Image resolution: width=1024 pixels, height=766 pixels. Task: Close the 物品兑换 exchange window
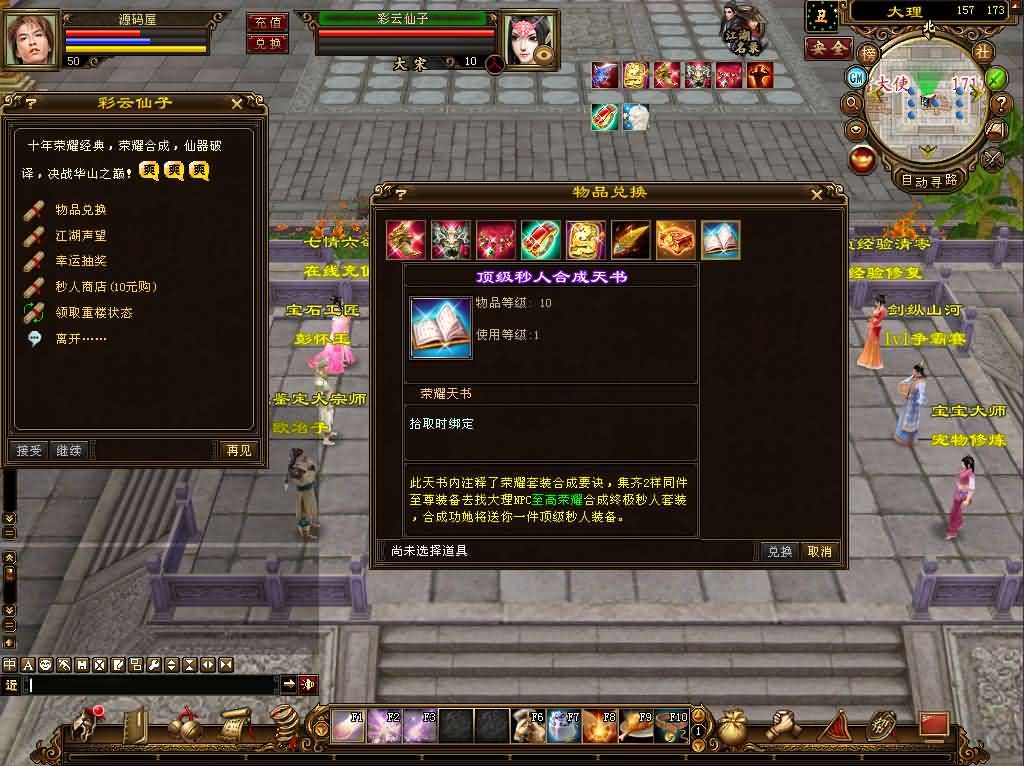(817, 194)
